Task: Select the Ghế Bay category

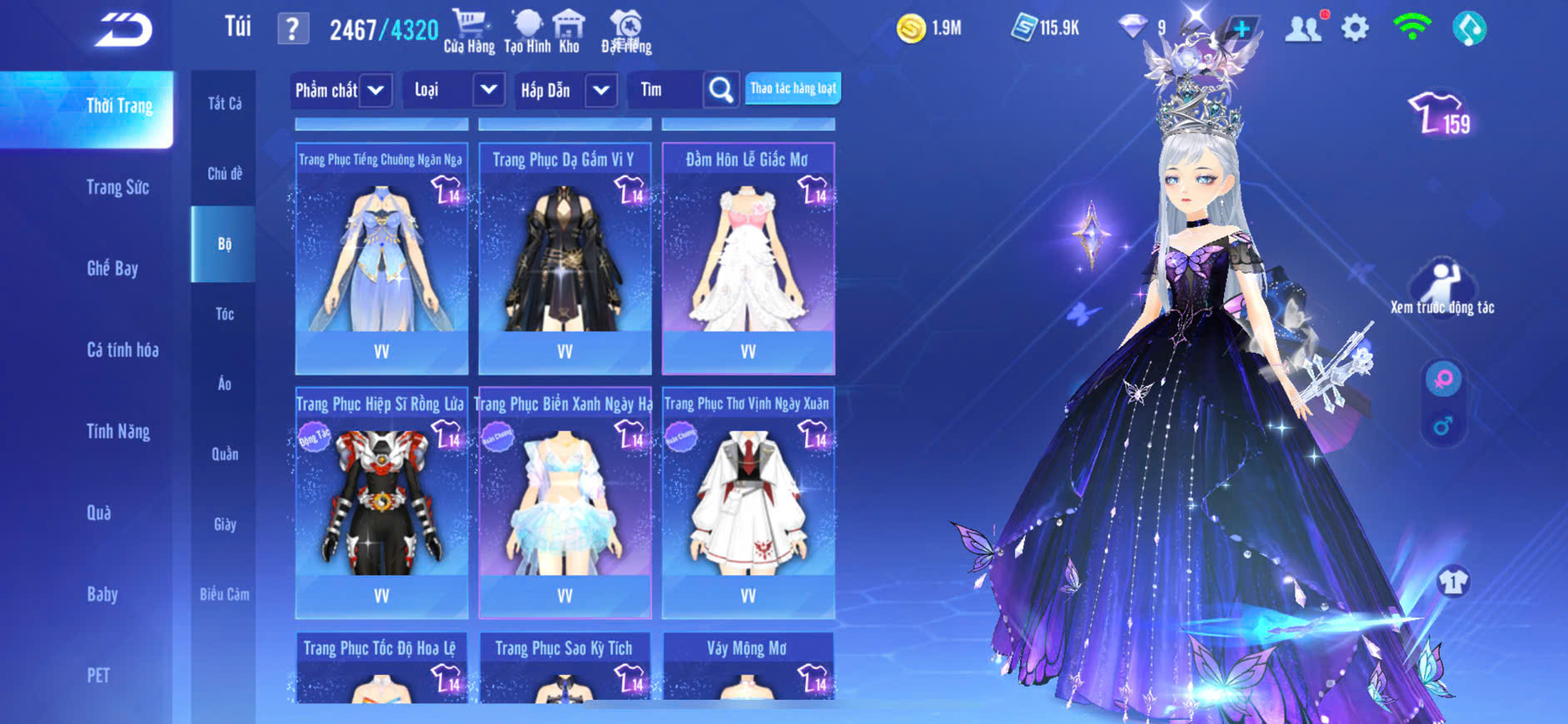Action: tap(112, 268)
